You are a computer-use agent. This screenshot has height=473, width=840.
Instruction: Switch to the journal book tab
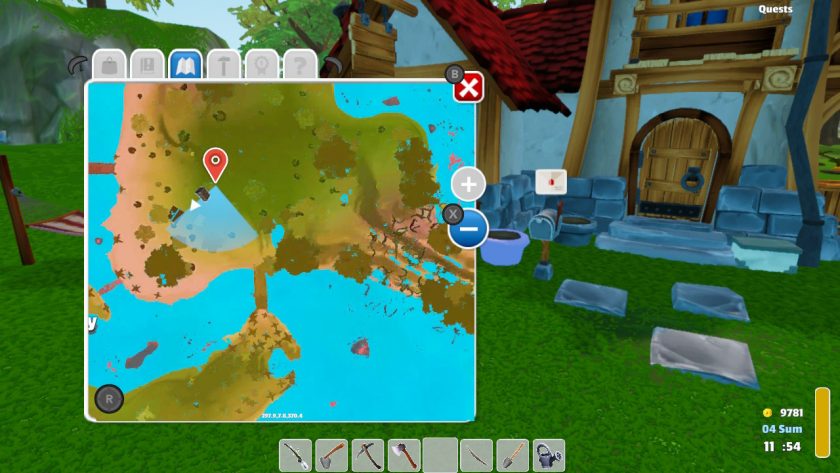(x=147, y=66)
